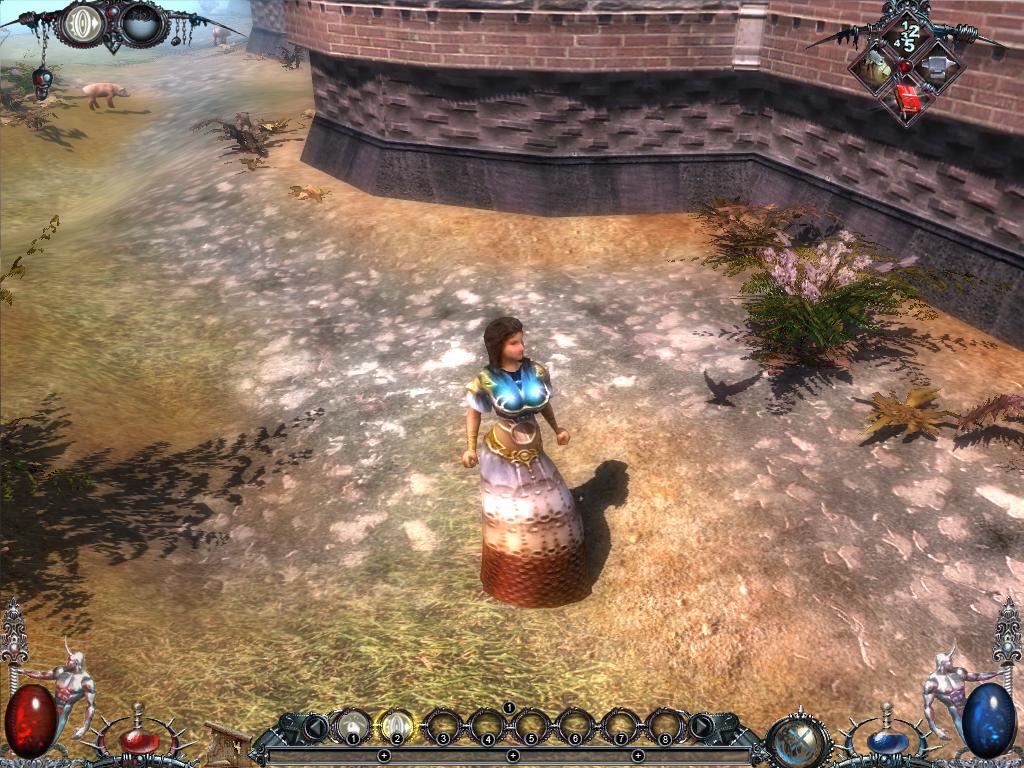The width and height of the screenshot is (1024, 768).
Task: Click the numbered 1-2-3-4-5 diamond icon
Action: tap(908, 36)
